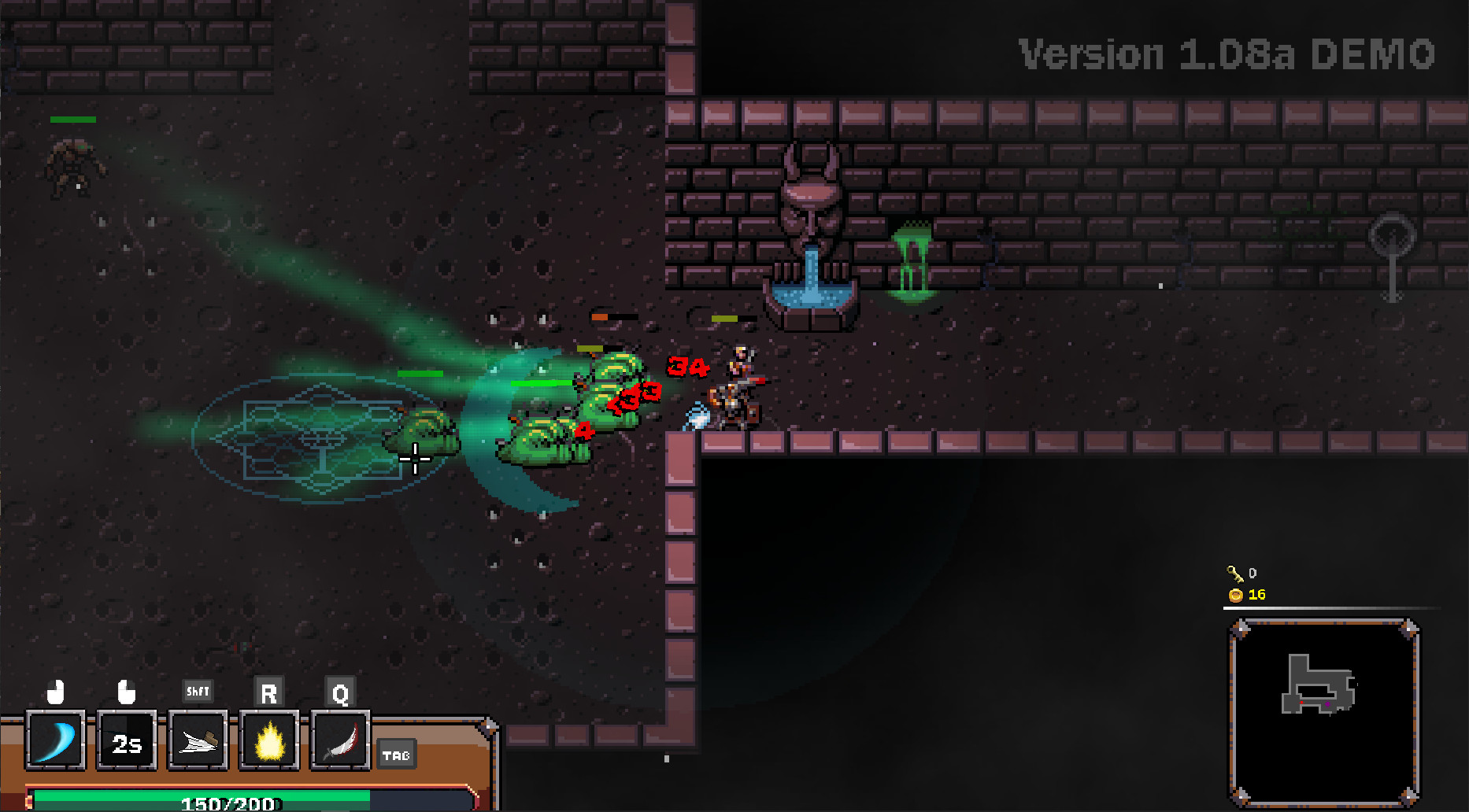Click the ability showing 2s cooldown
Viewport: 1469px width, 812px height.
point(126,740)
